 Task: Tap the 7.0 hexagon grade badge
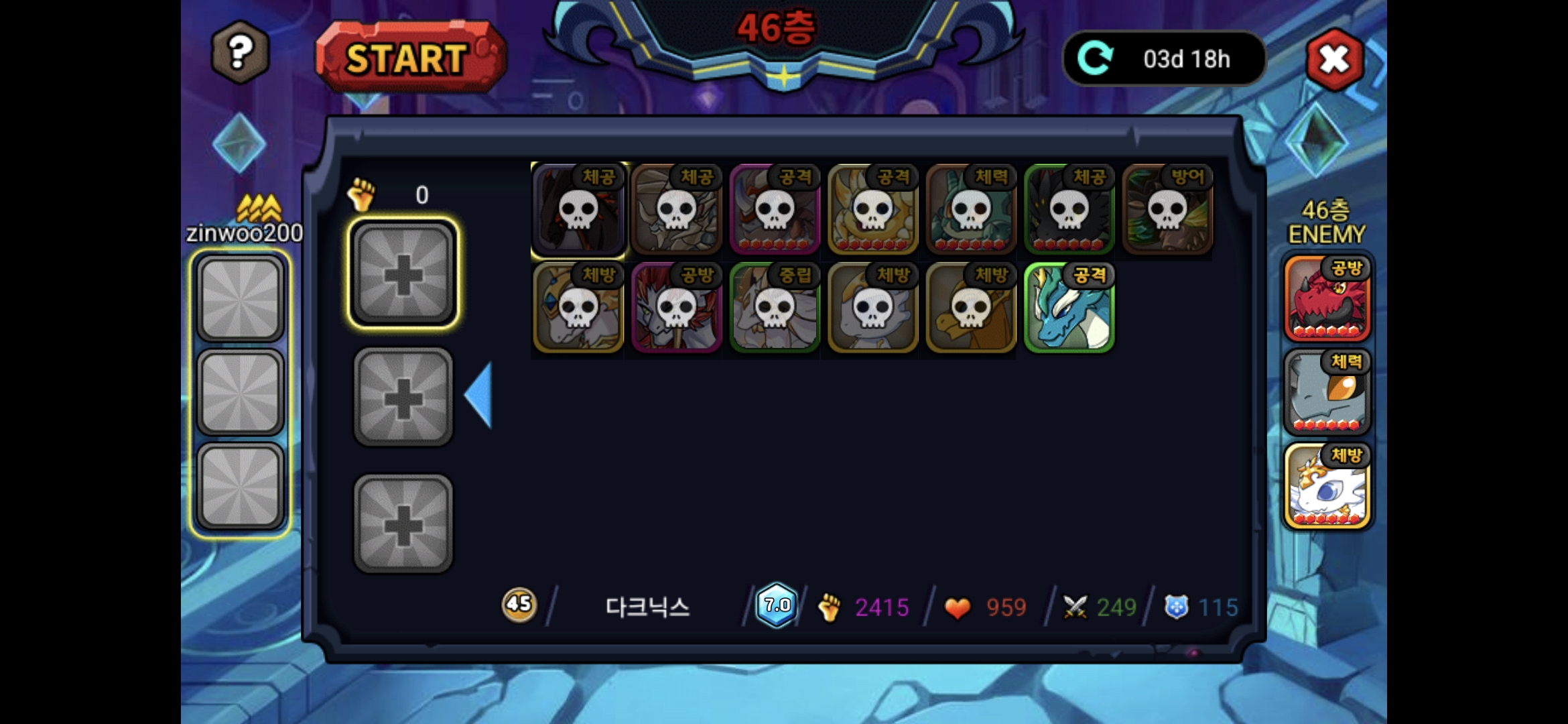point(776,605)
